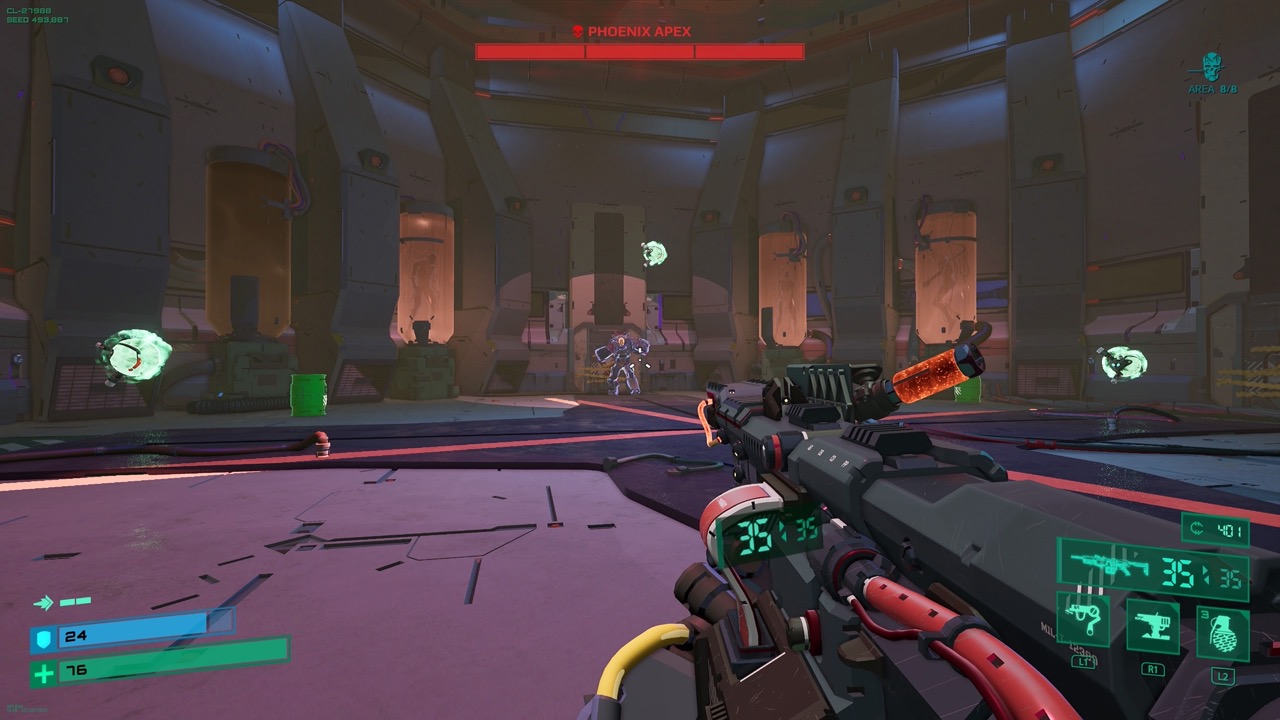Select the turret gadget above R1
Screen dimensions: 1280x720
tap(1154, 625)
